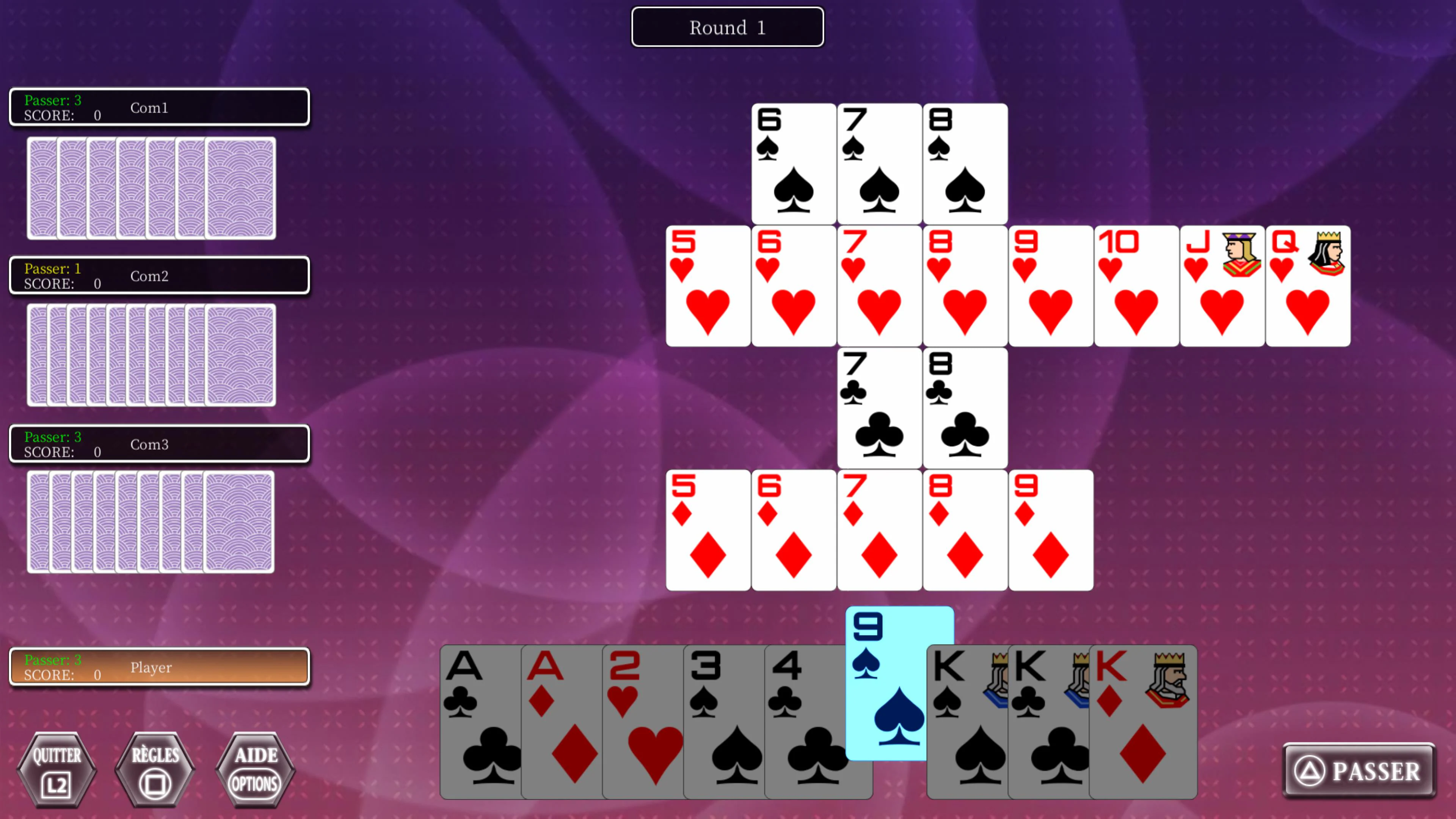
Task: Click the Com2 score panel
Action: point(159,275)
